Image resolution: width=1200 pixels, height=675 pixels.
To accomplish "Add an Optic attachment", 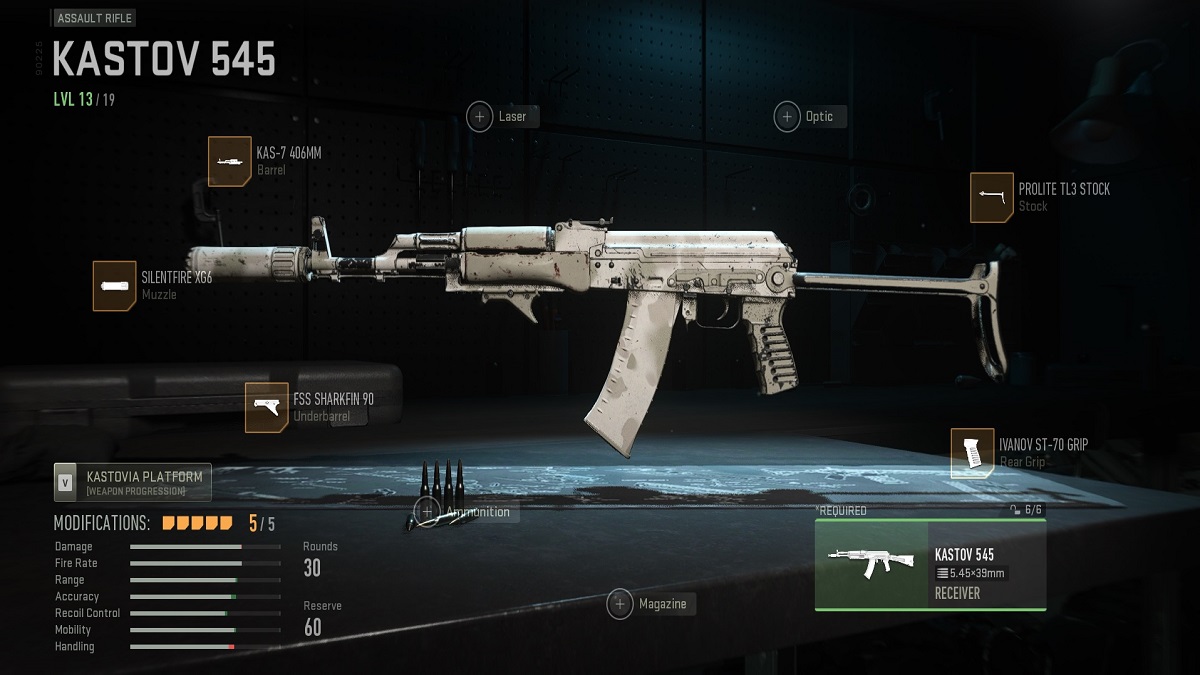I will pos(787,117).
